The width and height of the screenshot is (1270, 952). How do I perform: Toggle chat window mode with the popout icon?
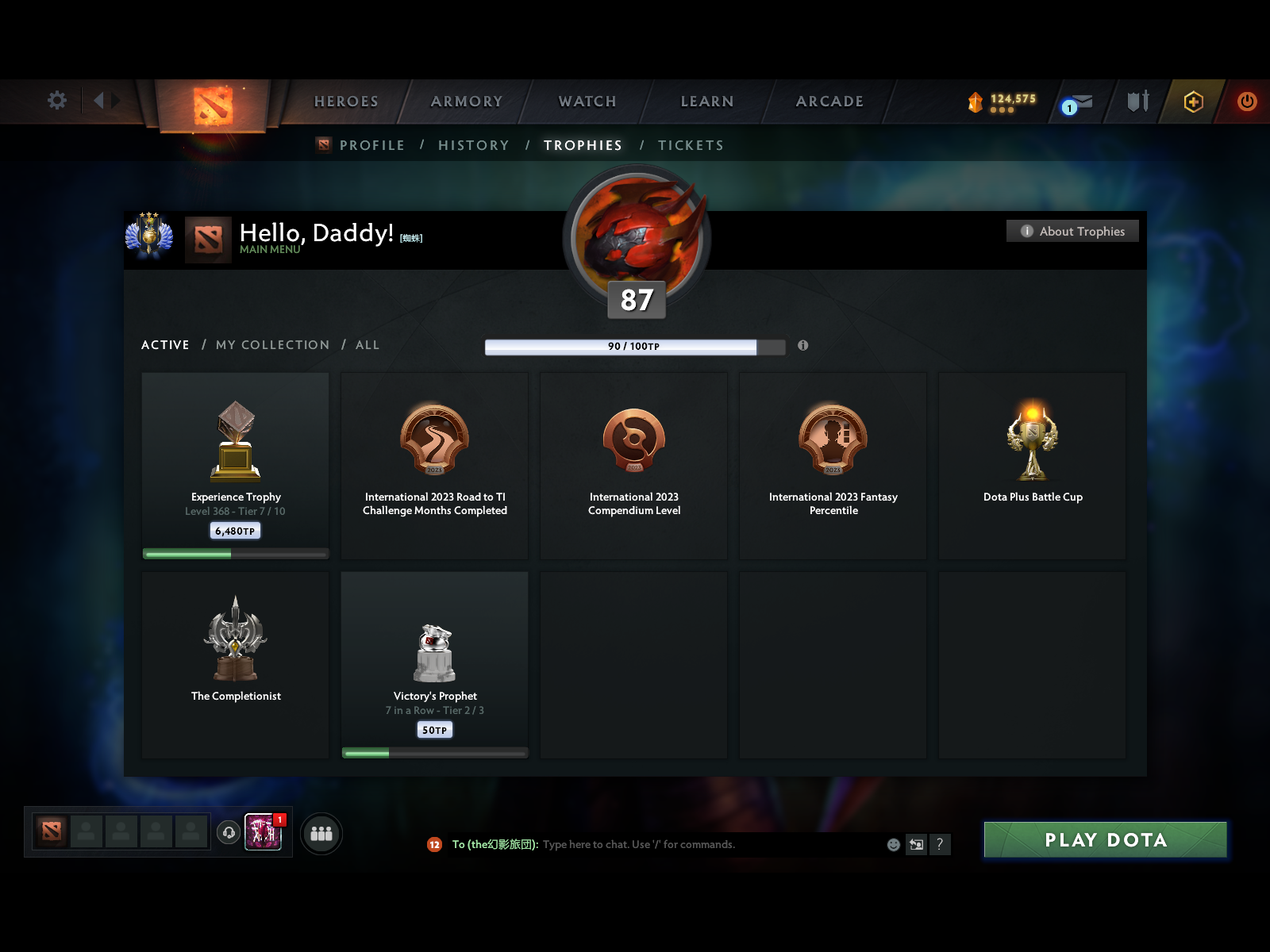916,844
